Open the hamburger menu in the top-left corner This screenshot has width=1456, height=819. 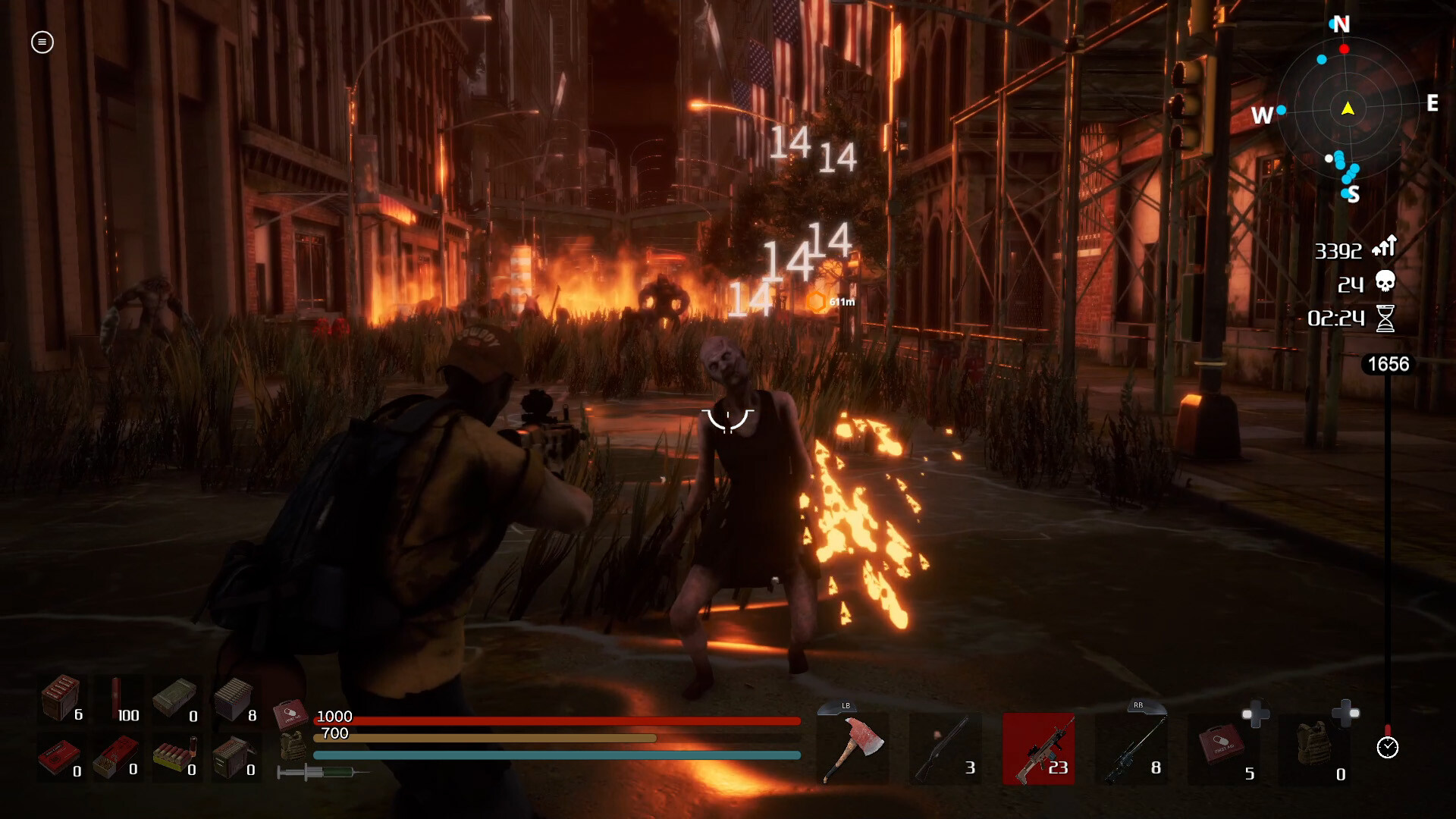pyautogui.click(x=42, y=43)
